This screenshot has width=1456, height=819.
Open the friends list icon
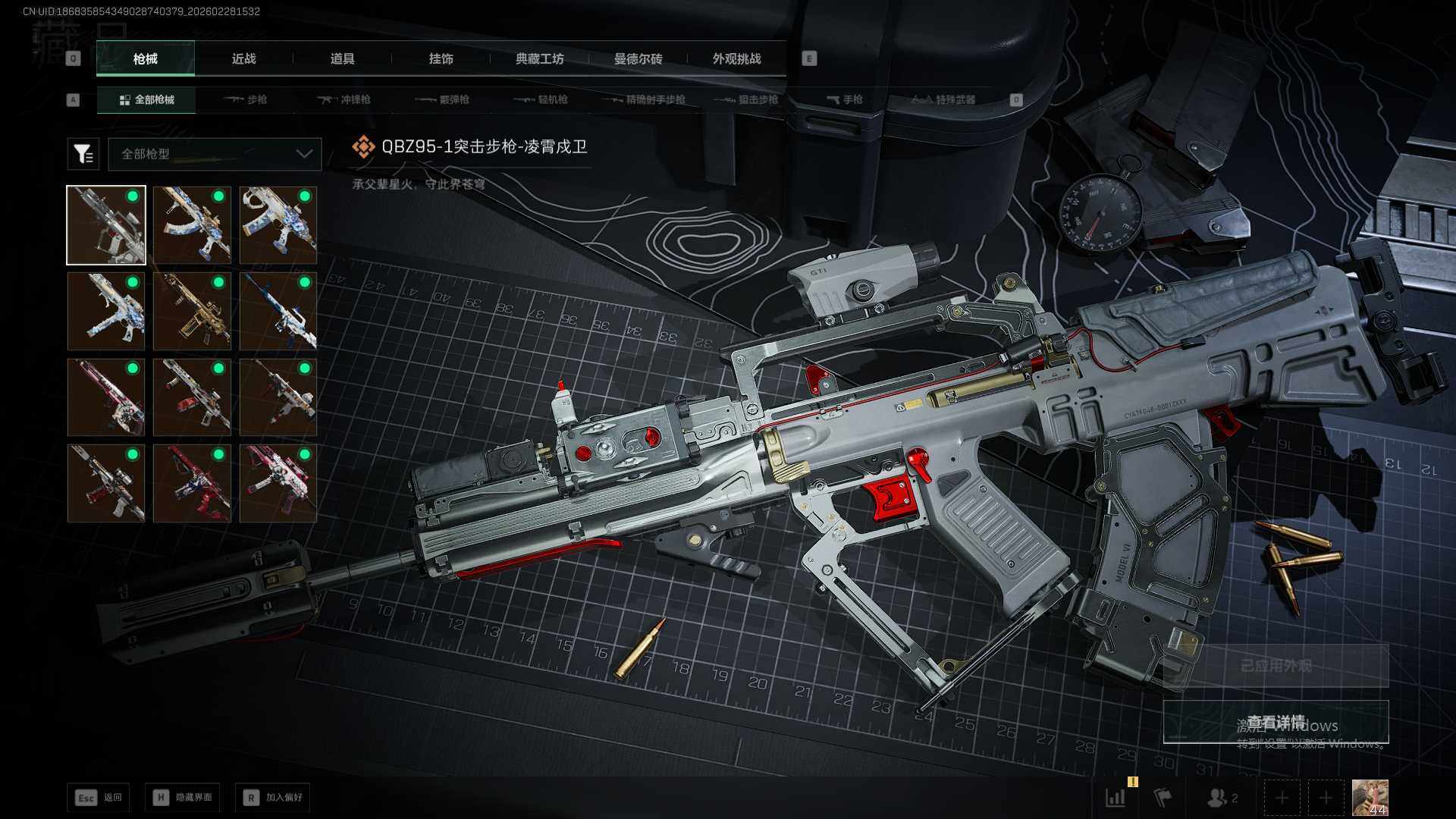click(1222, 798)
